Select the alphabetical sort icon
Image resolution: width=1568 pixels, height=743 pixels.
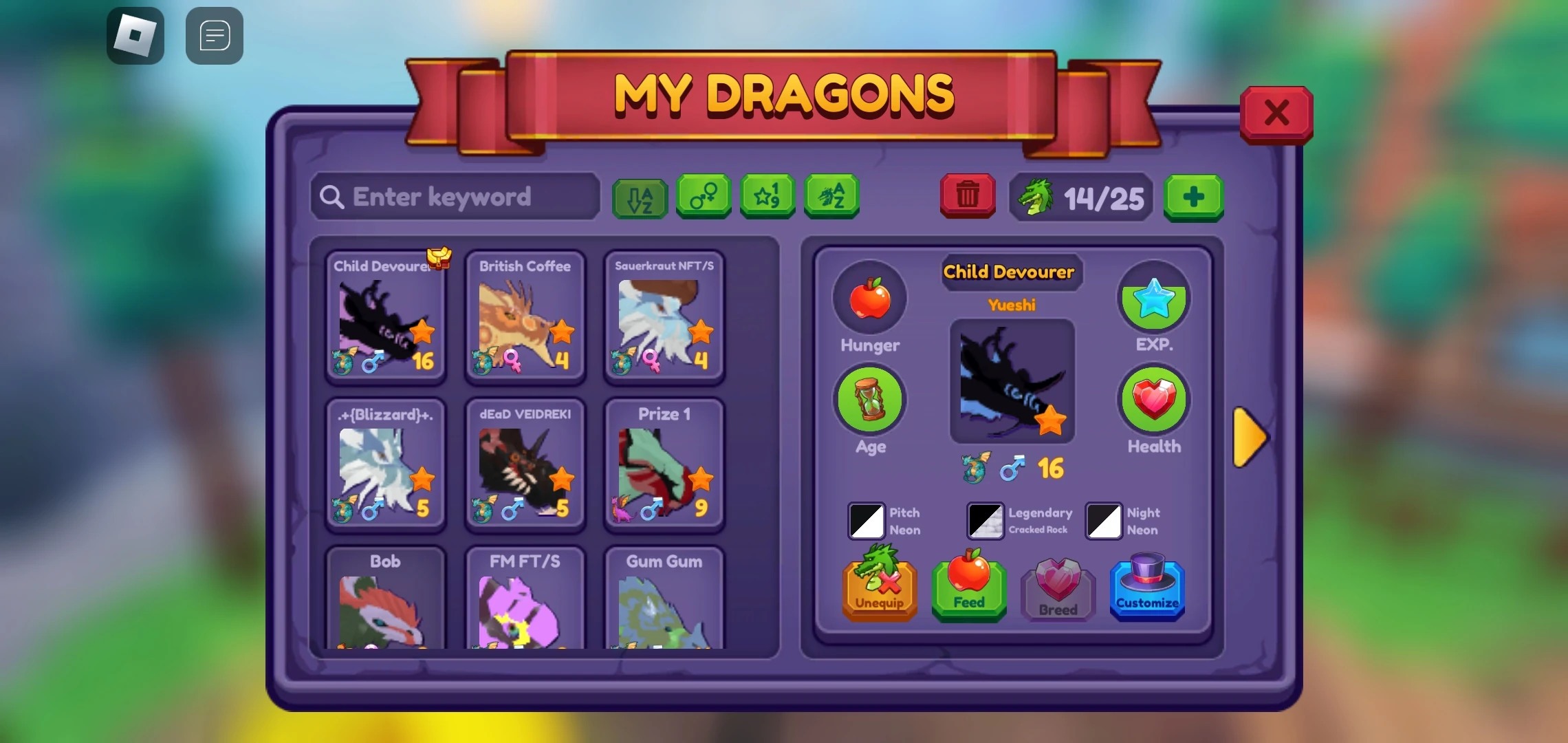click(x=639, y=197)
